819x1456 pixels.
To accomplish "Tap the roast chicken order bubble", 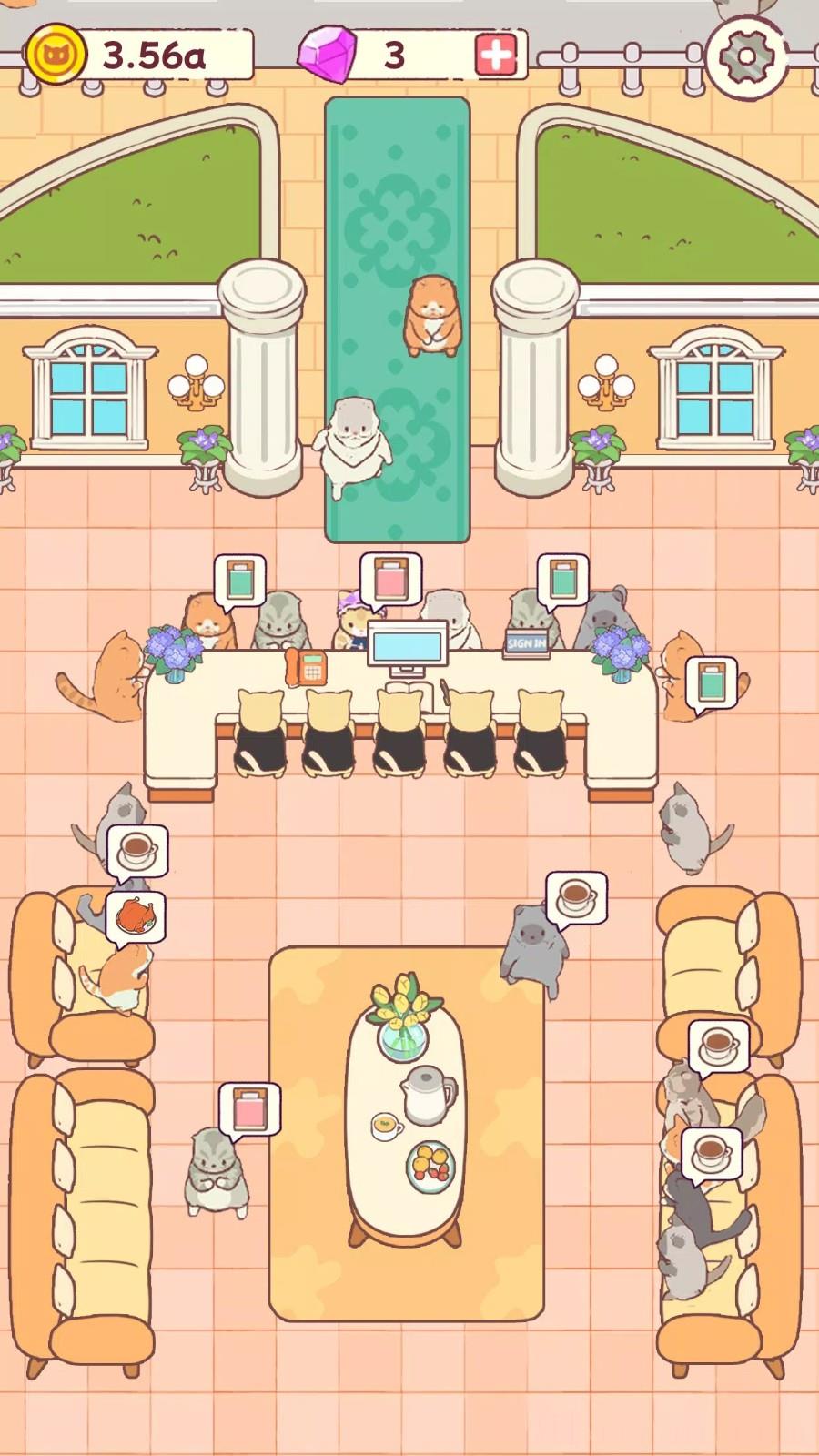I will [x=136, y=915].
